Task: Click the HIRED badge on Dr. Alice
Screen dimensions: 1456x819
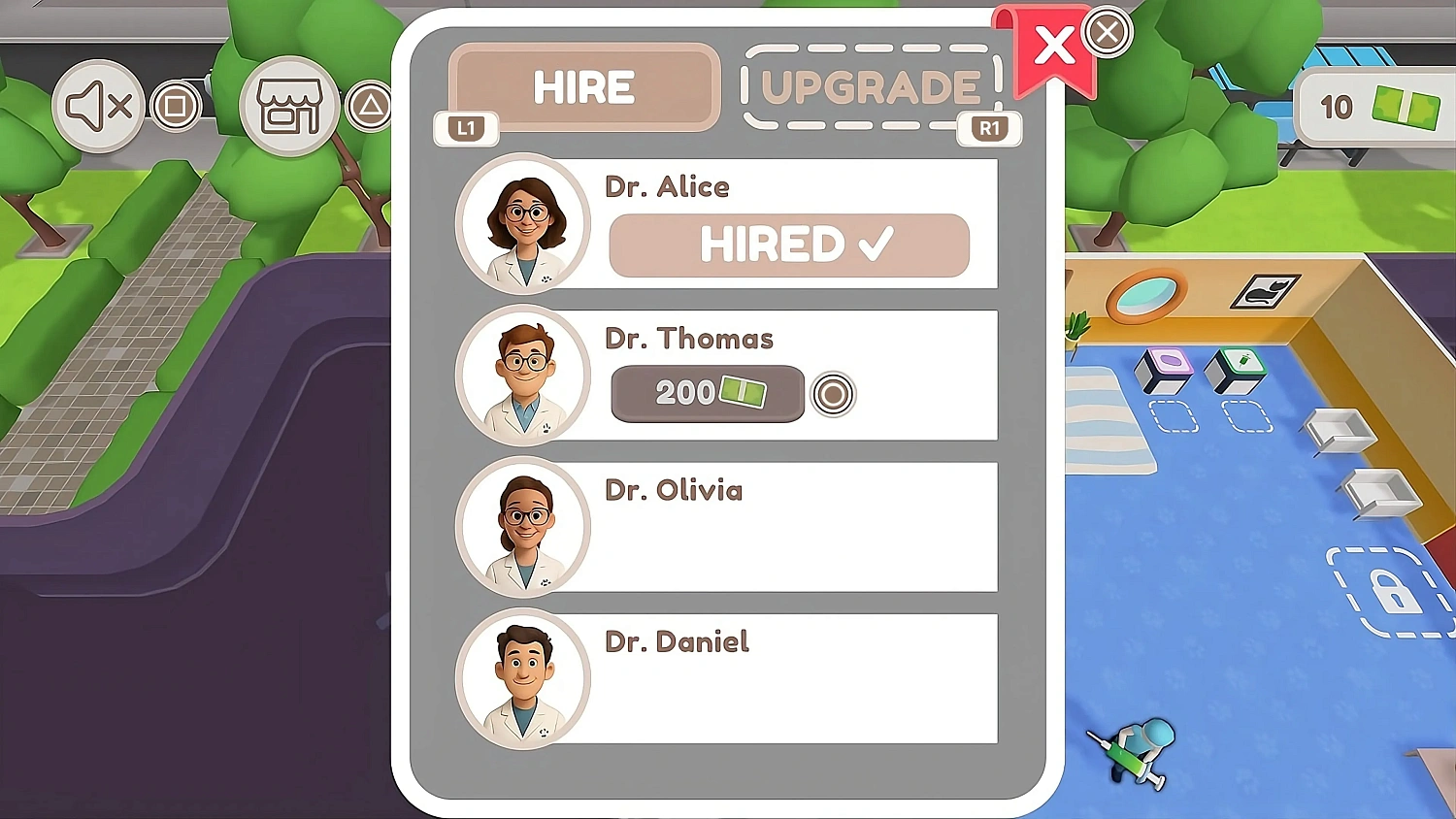Action: tap(788, 245)
